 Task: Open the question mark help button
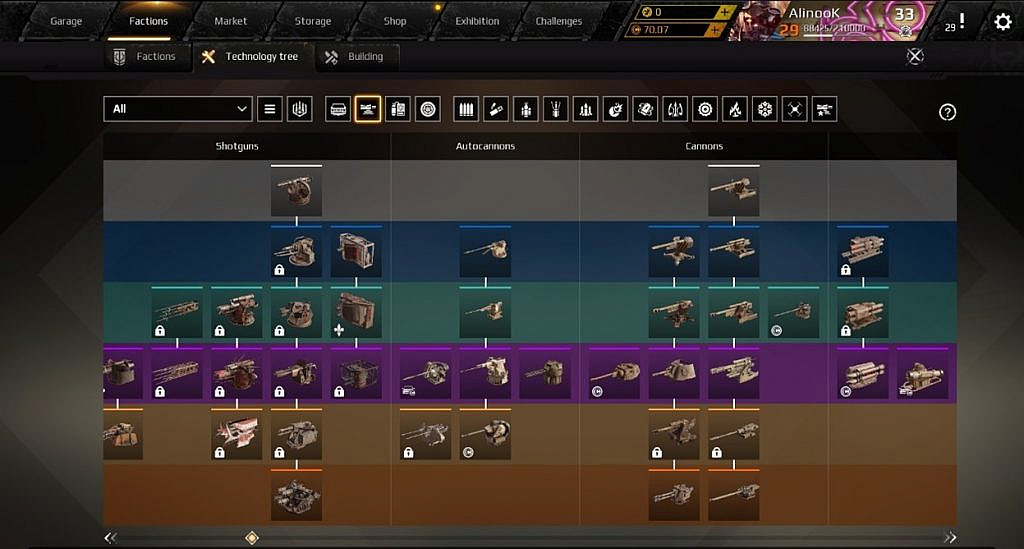(947, 112)
